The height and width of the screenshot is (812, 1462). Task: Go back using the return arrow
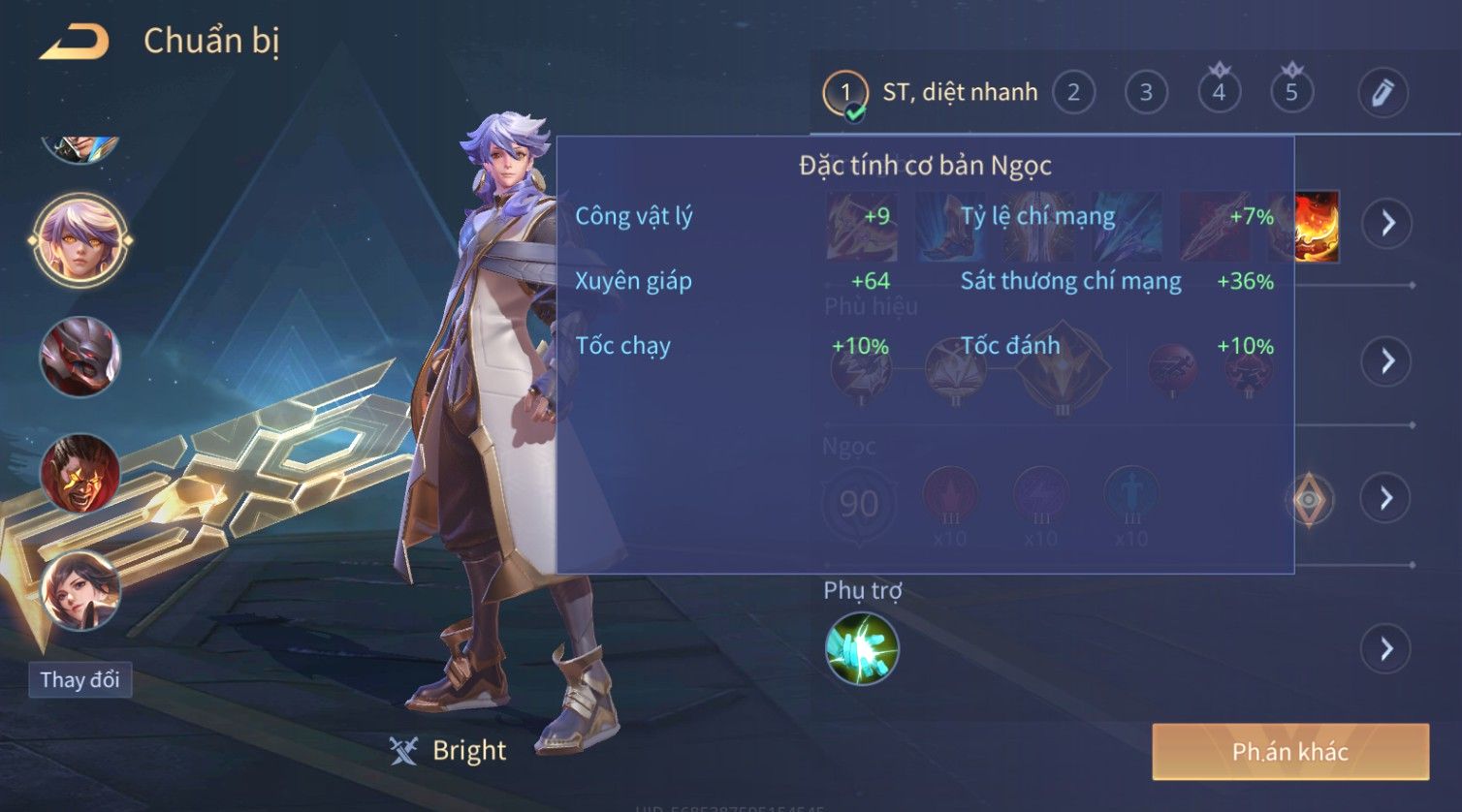click(x=74, y=42)
